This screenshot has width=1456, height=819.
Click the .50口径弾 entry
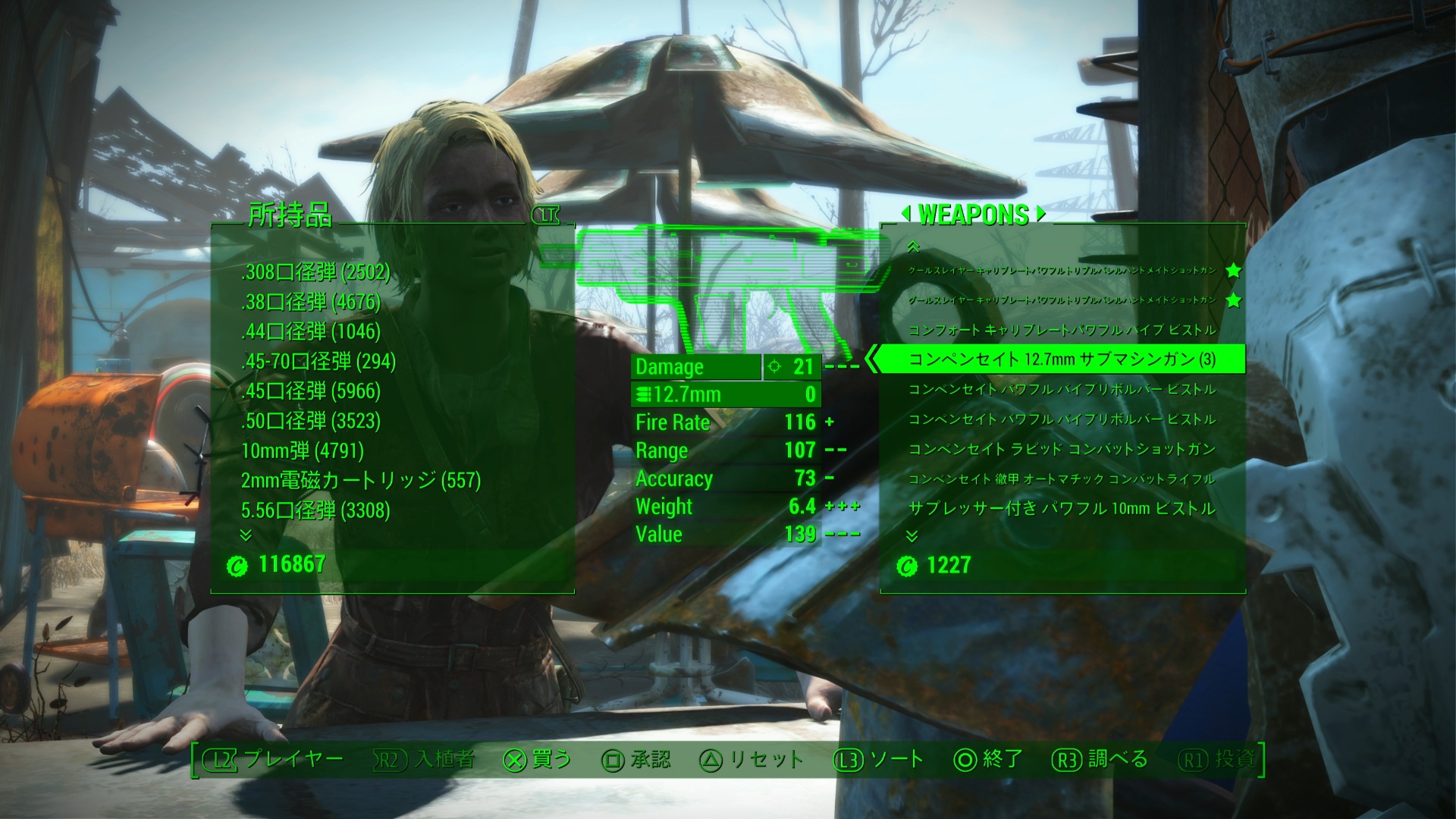(x=311, y=421)
